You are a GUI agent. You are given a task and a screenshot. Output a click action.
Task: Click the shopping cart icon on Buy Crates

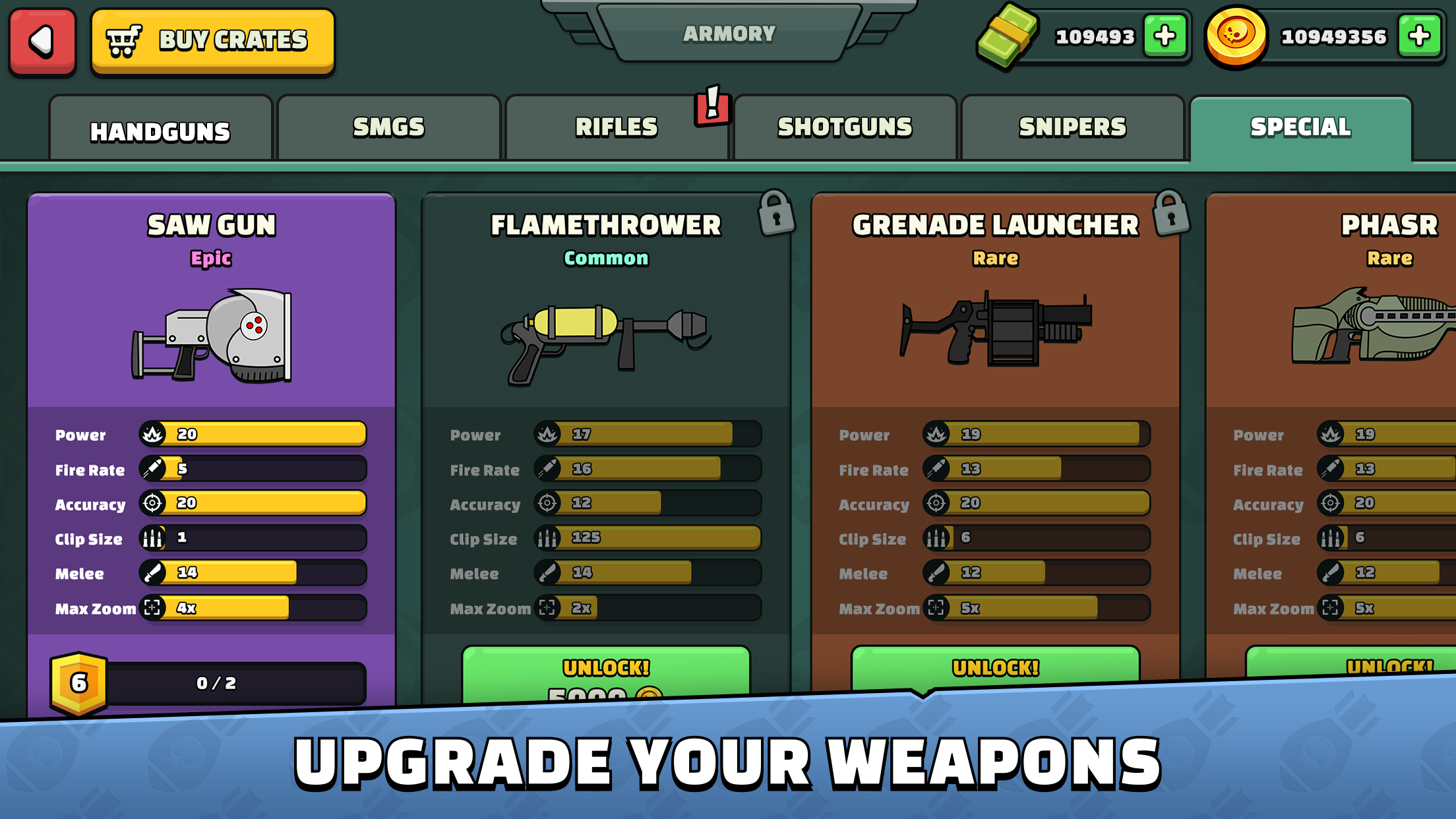tap(125, 40)
